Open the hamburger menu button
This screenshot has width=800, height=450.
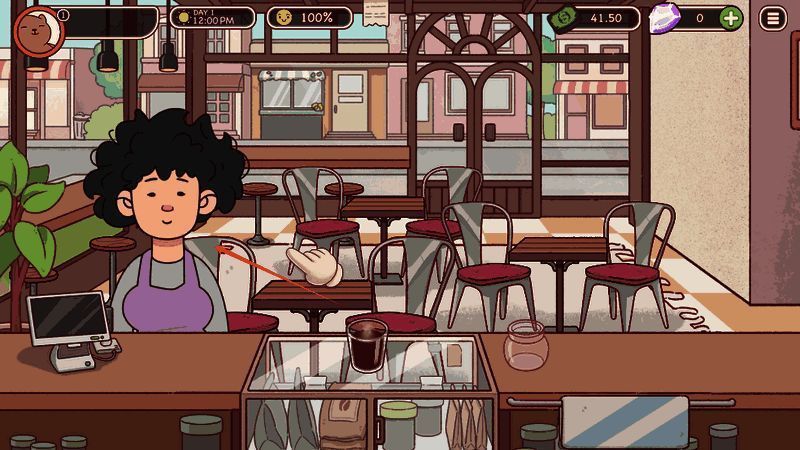click(x=772, y=18)
